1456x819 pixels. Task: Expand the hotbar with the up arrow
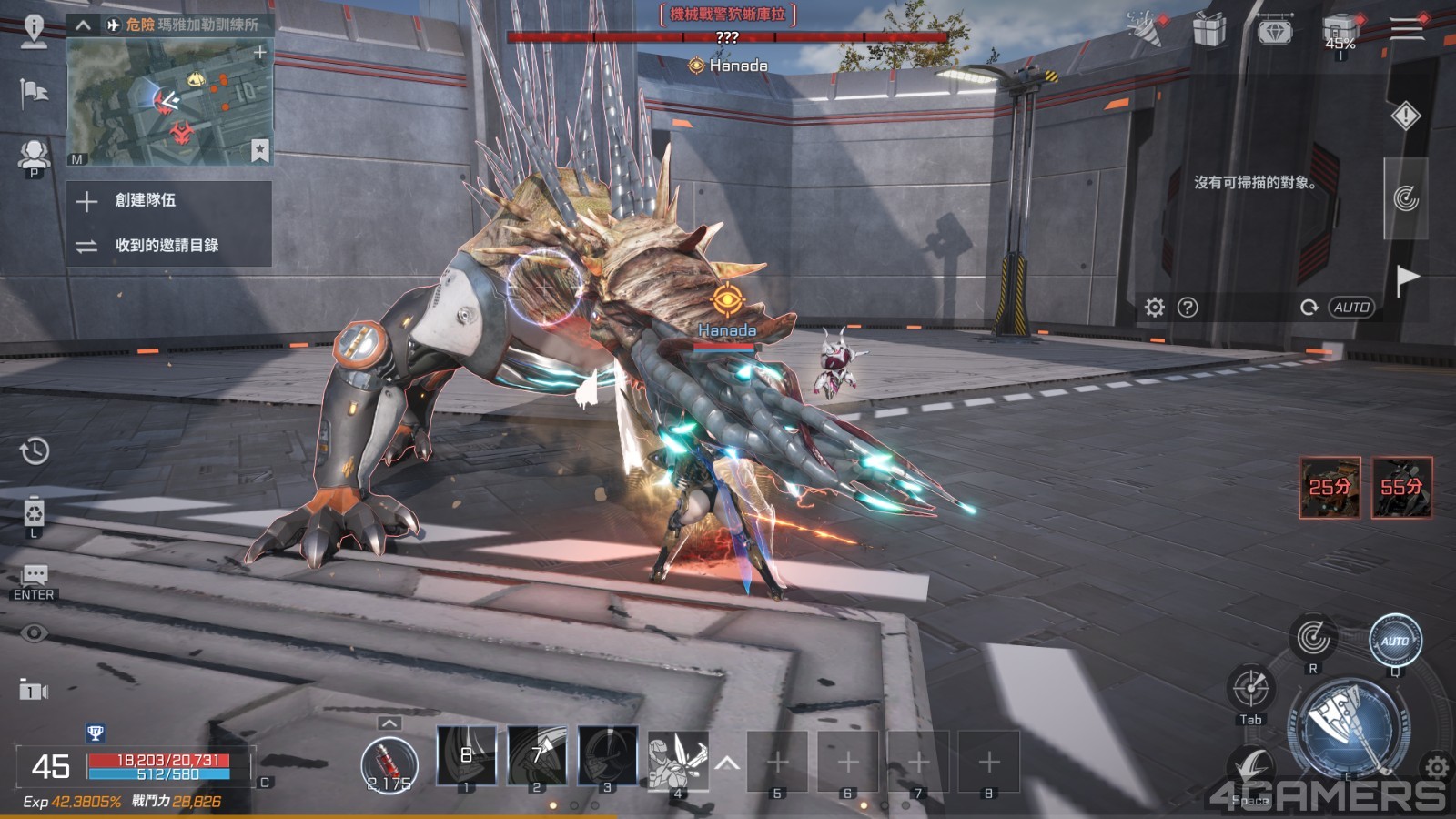[727, 763]
